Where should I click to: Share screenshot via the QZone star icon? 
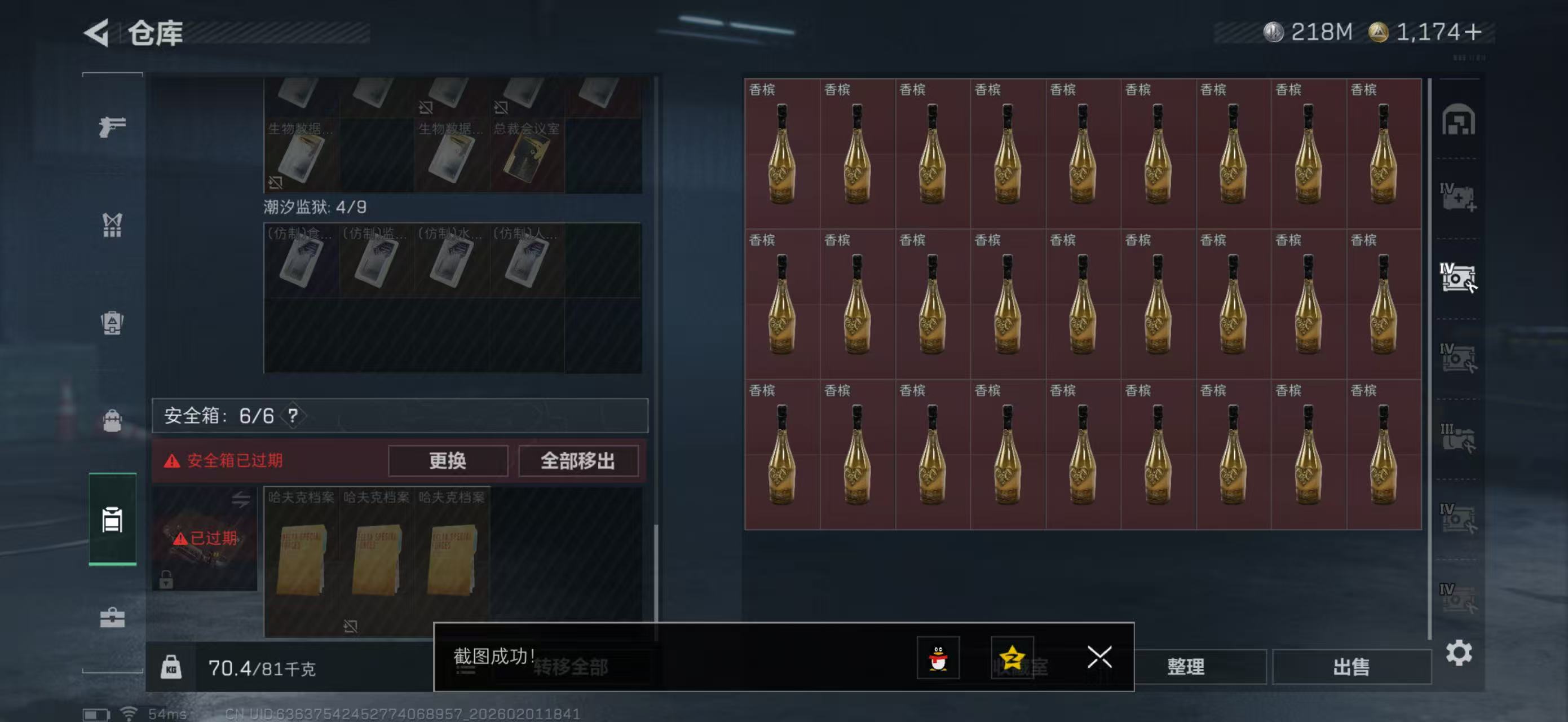click(x=1015, y=658)
